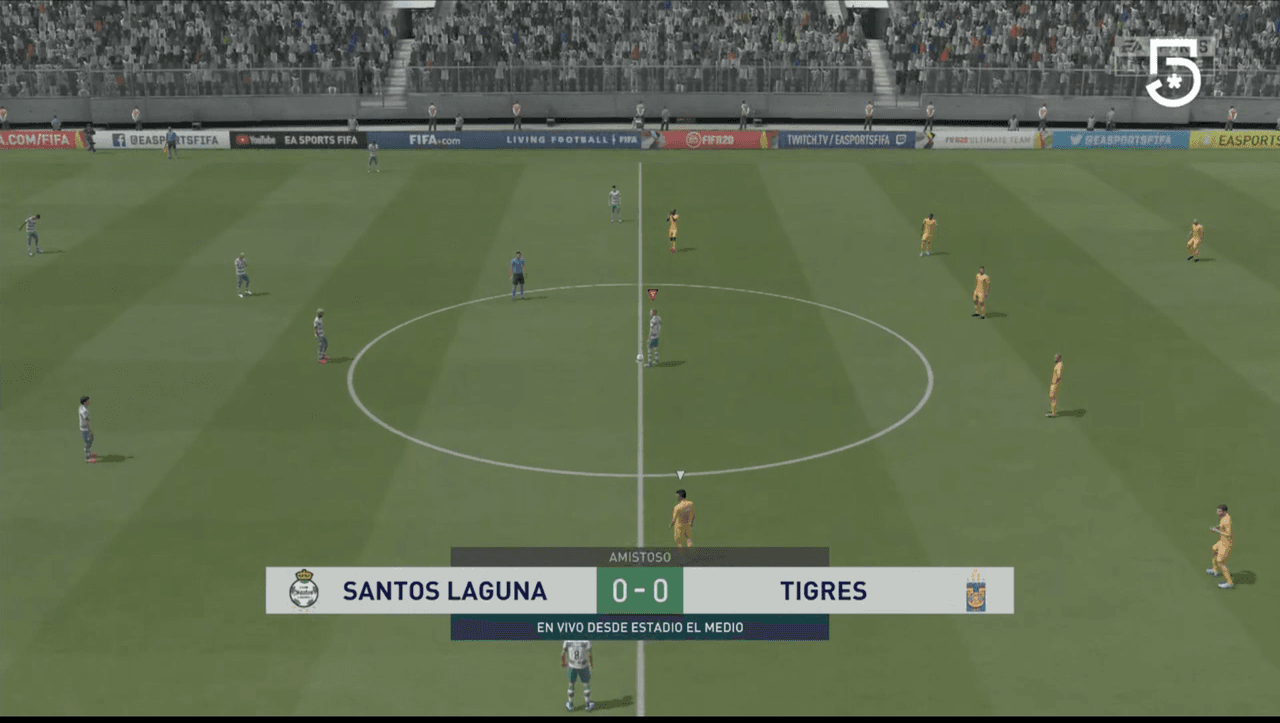Select the TIGRES name on the scoreboard

822,591
